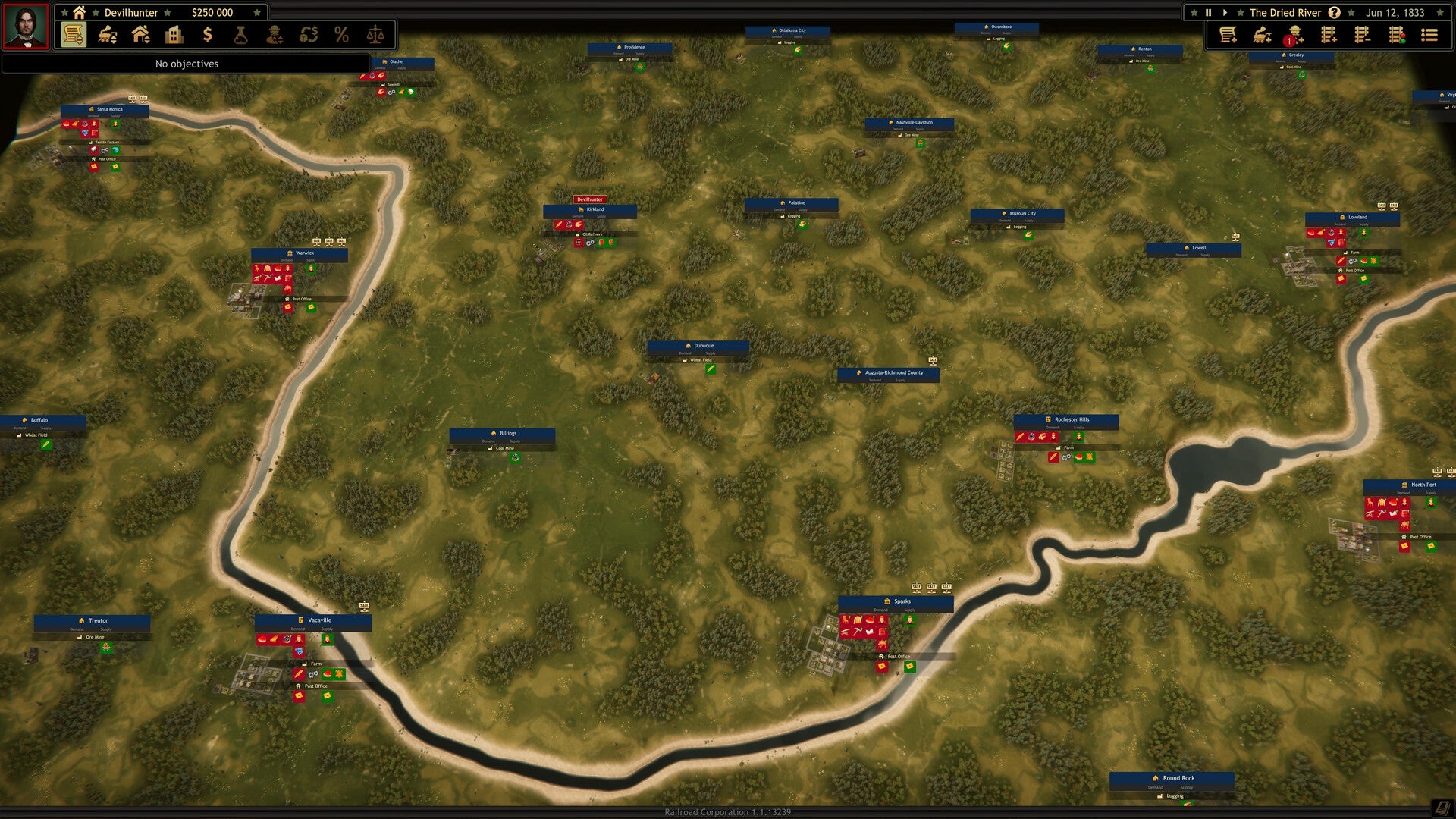This screenshot has height=819, width=1456.
Task: Open the track signals icon with red-green lights
Action: [1398, 35]
